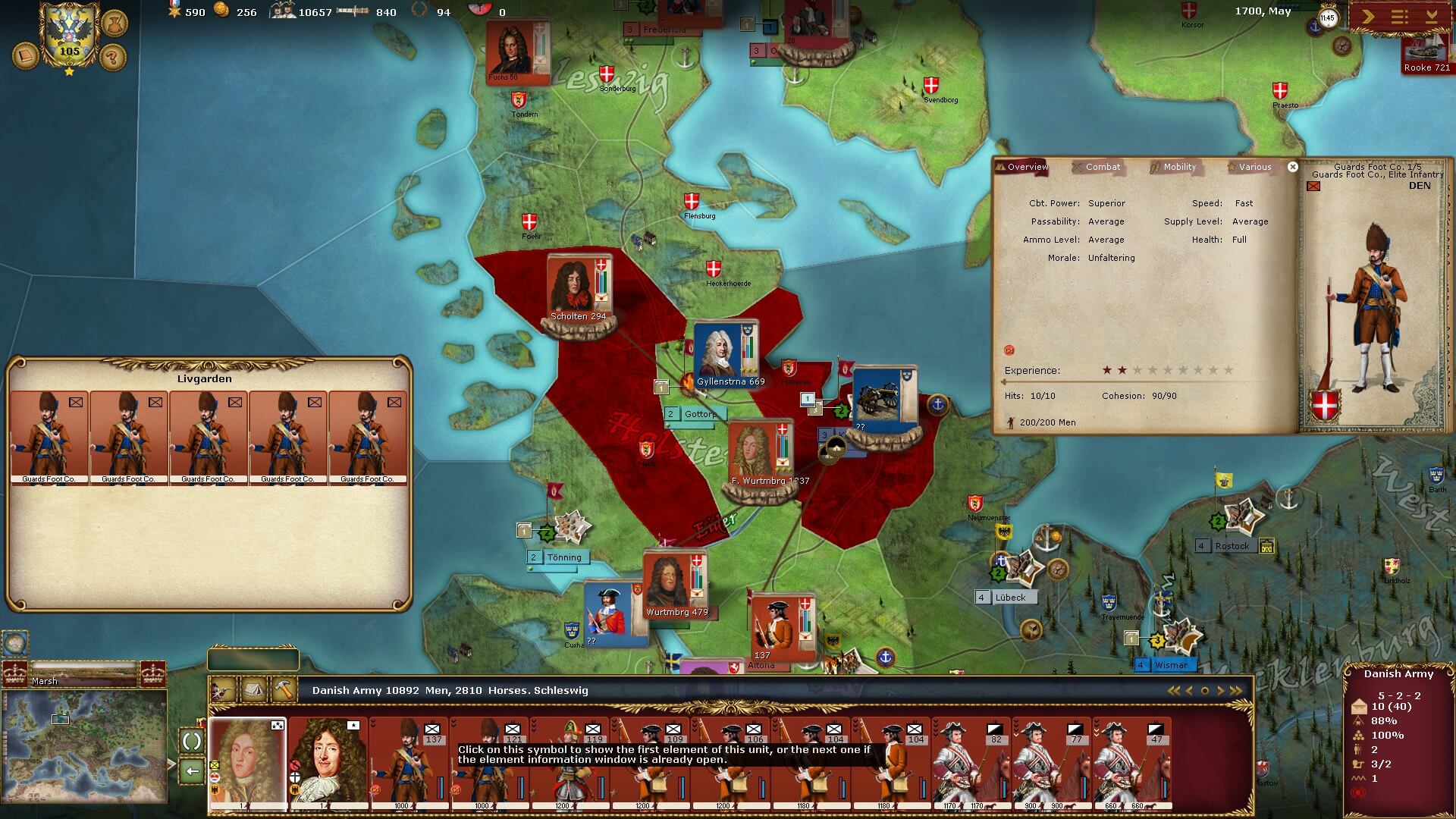Click the down-arrow save button

pyautogui.click(x=1432, y=17)
